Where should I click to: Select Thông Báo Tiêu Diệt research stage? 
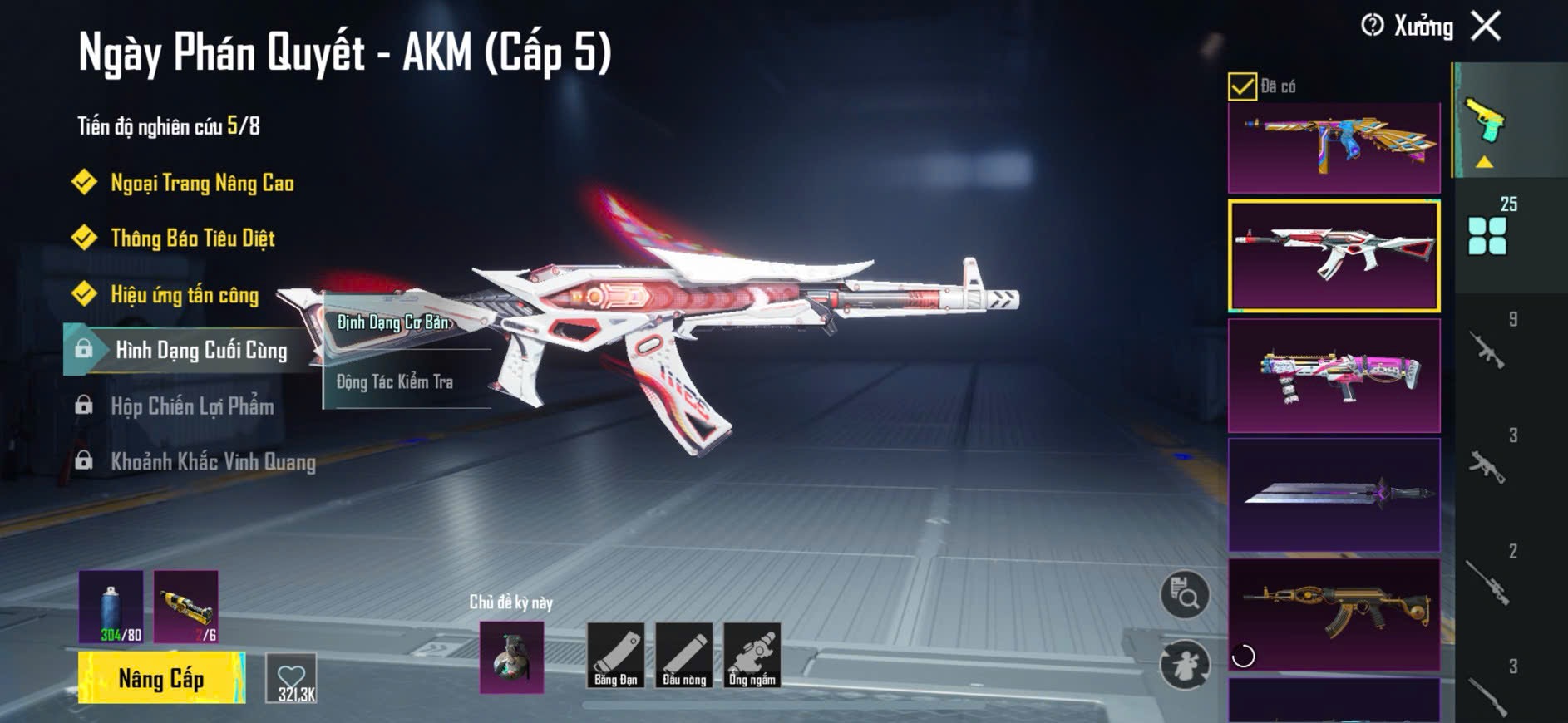(x=192, y=239)
